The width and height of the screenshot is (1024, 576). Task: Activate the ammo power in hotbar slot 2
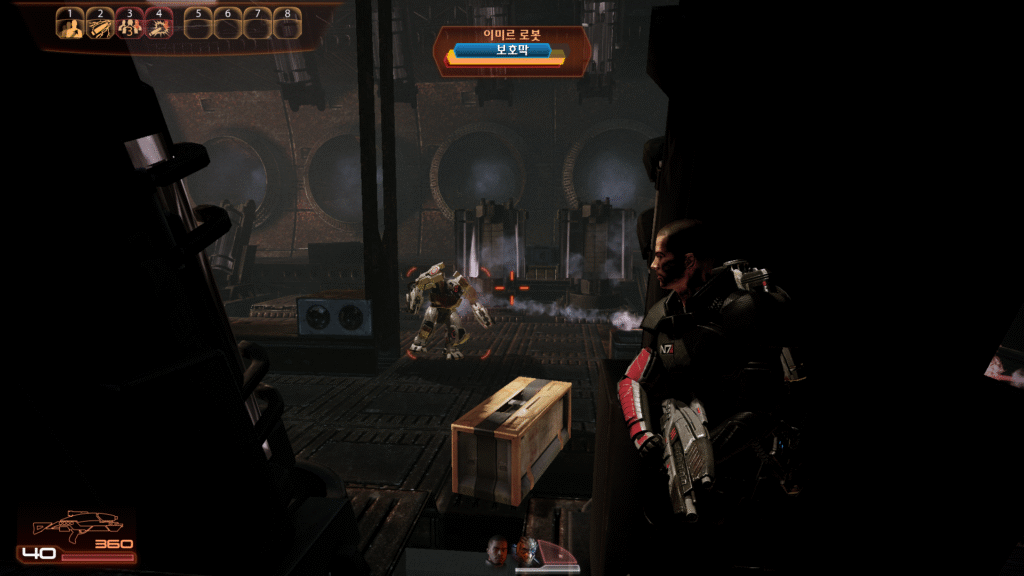(100, 25)
